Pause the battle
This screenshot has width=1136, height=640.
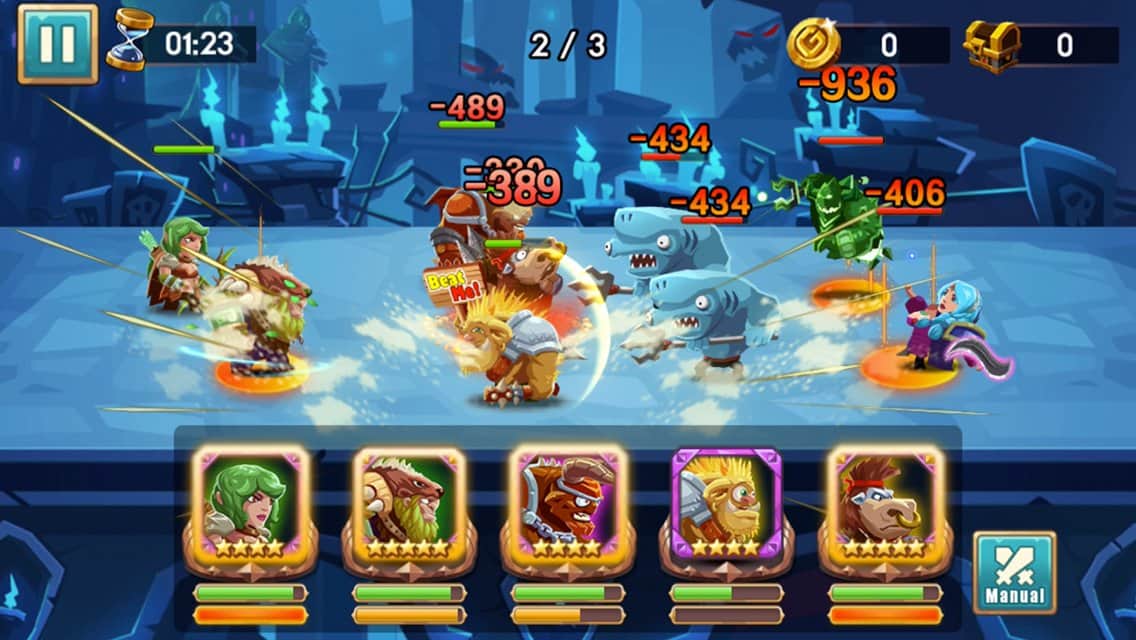(x=57, y=44)
